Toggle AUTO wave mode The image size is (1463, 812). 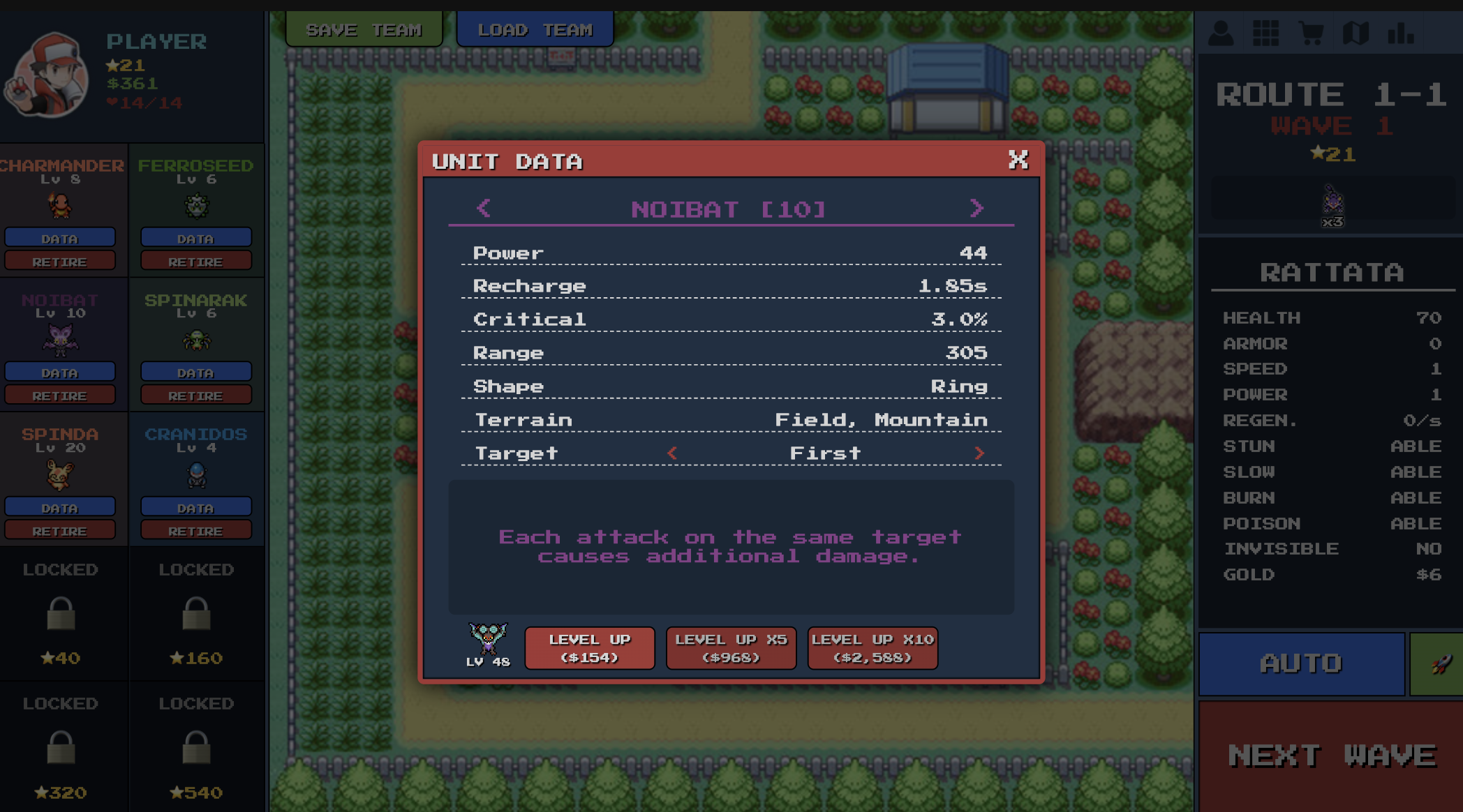[x=1300, y=663]
